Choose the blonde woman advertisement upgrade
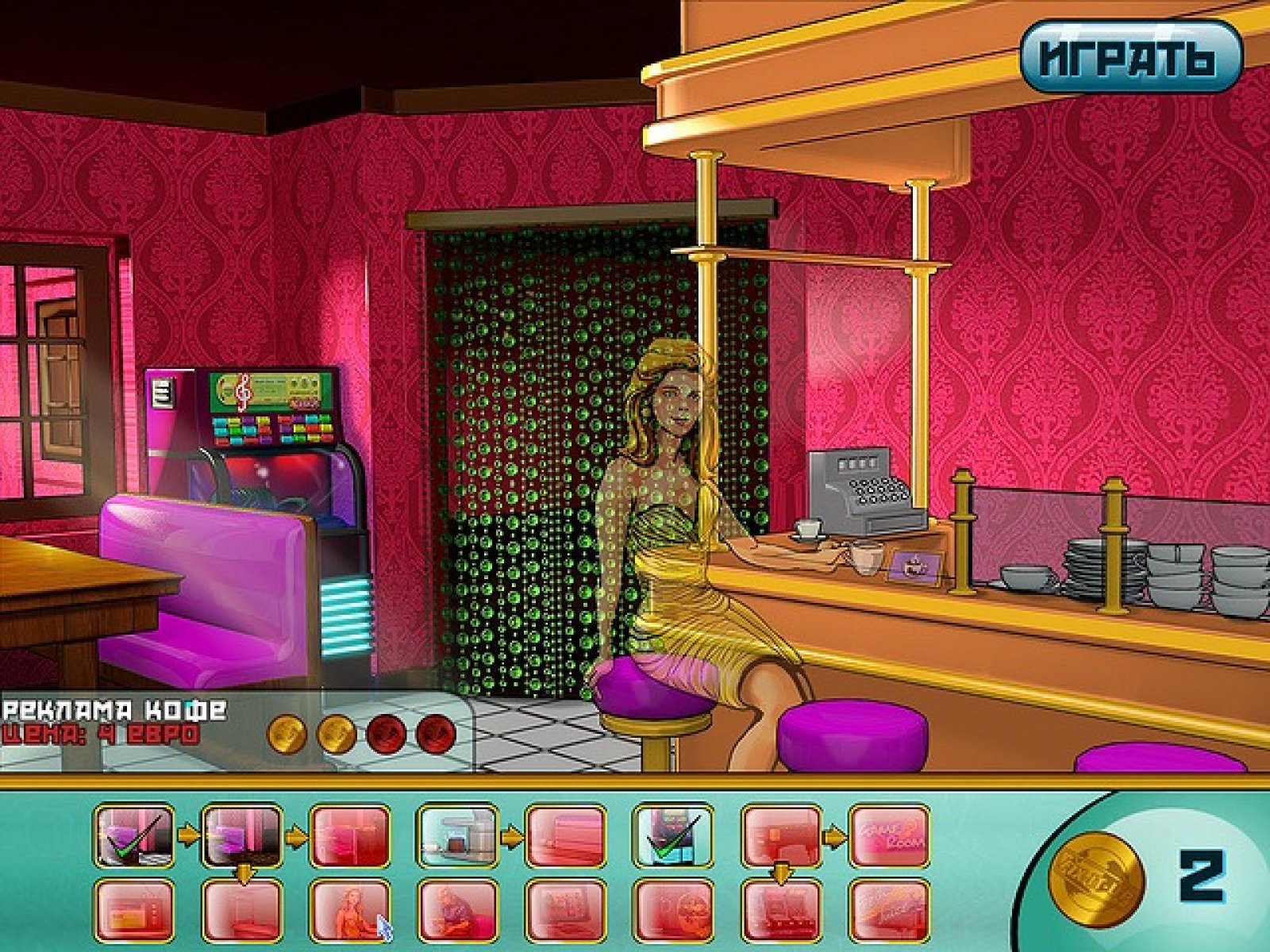The width and height of the screenshot is (1270, 952). (349, 910)
